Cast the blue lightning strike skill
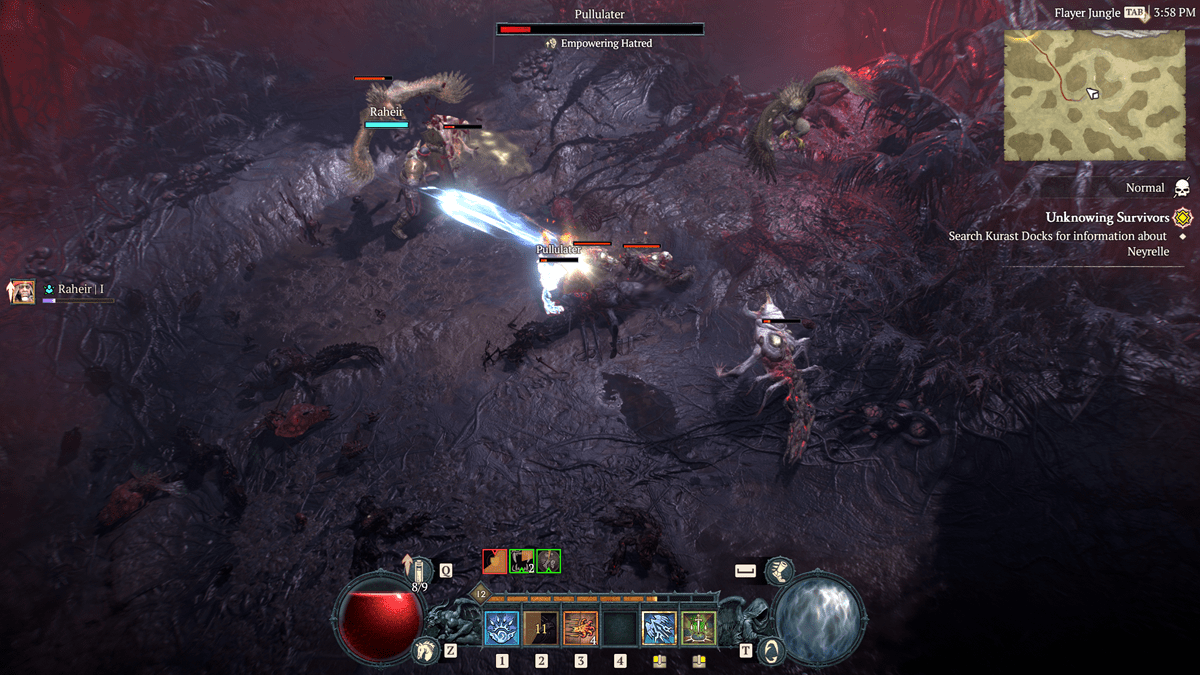 (659, 629)
